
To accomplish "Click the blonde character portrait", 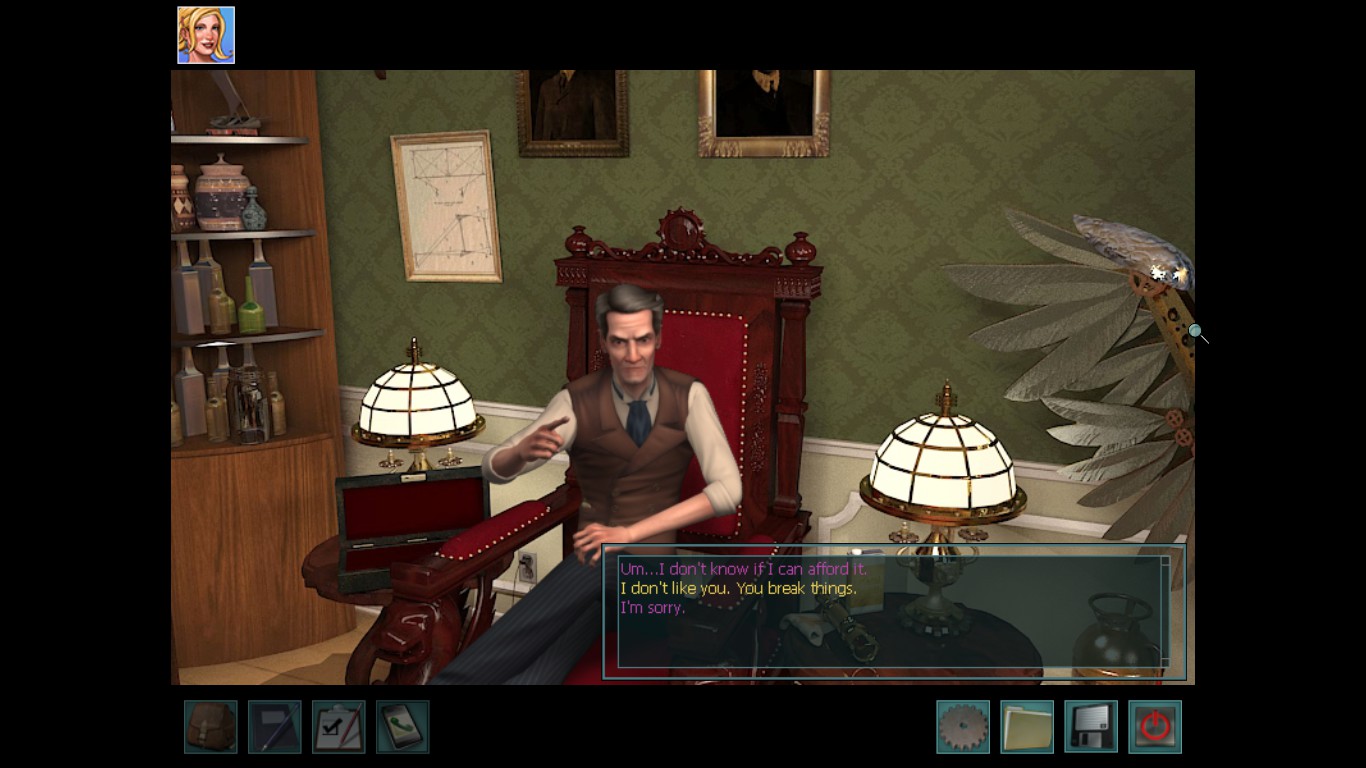I will click(206, 35).
